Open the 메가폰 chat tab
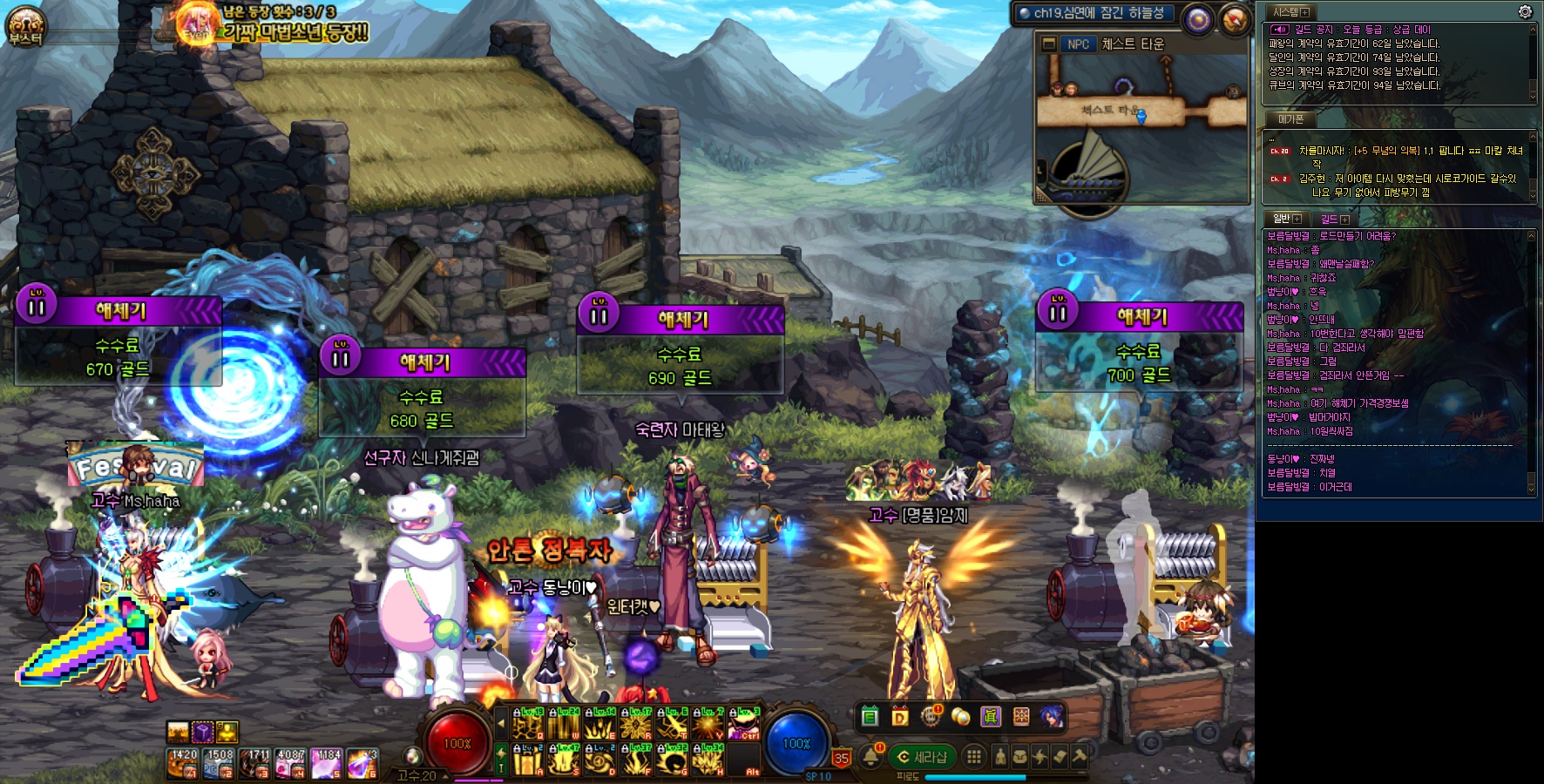This screenshot has height=784, width=1544. 1290,118
